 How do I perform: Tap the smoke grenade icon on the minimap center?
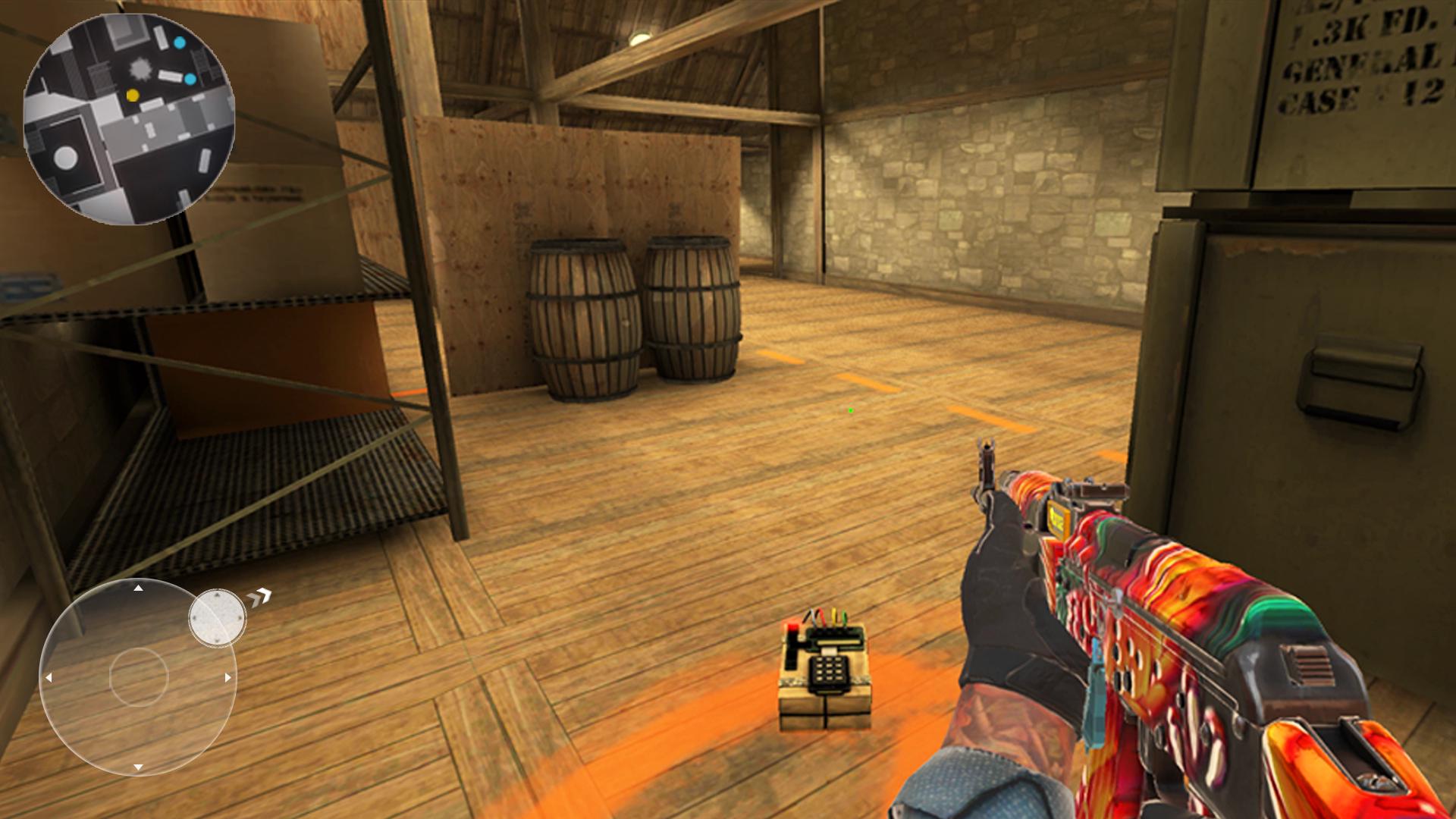click(x=139, y=68)
